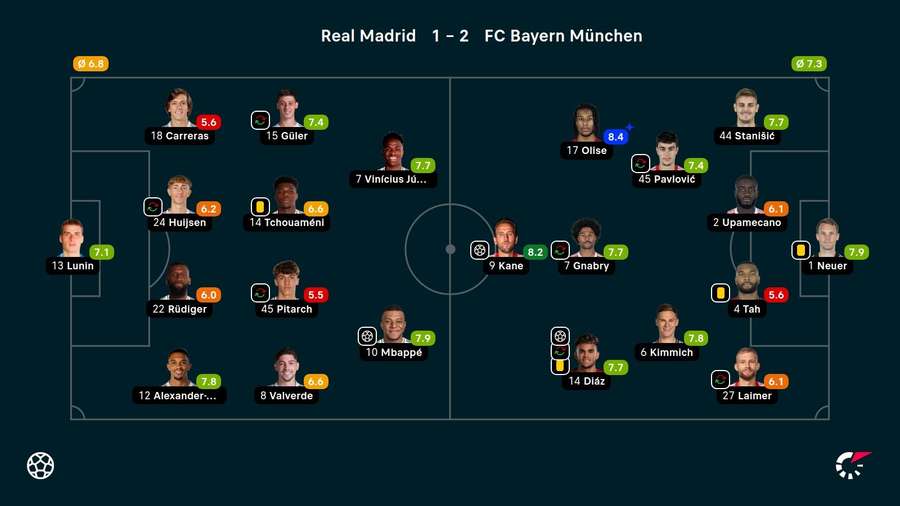
Task: Open Vinícius Júnior's player card
Action: click(x=393, y=153)
